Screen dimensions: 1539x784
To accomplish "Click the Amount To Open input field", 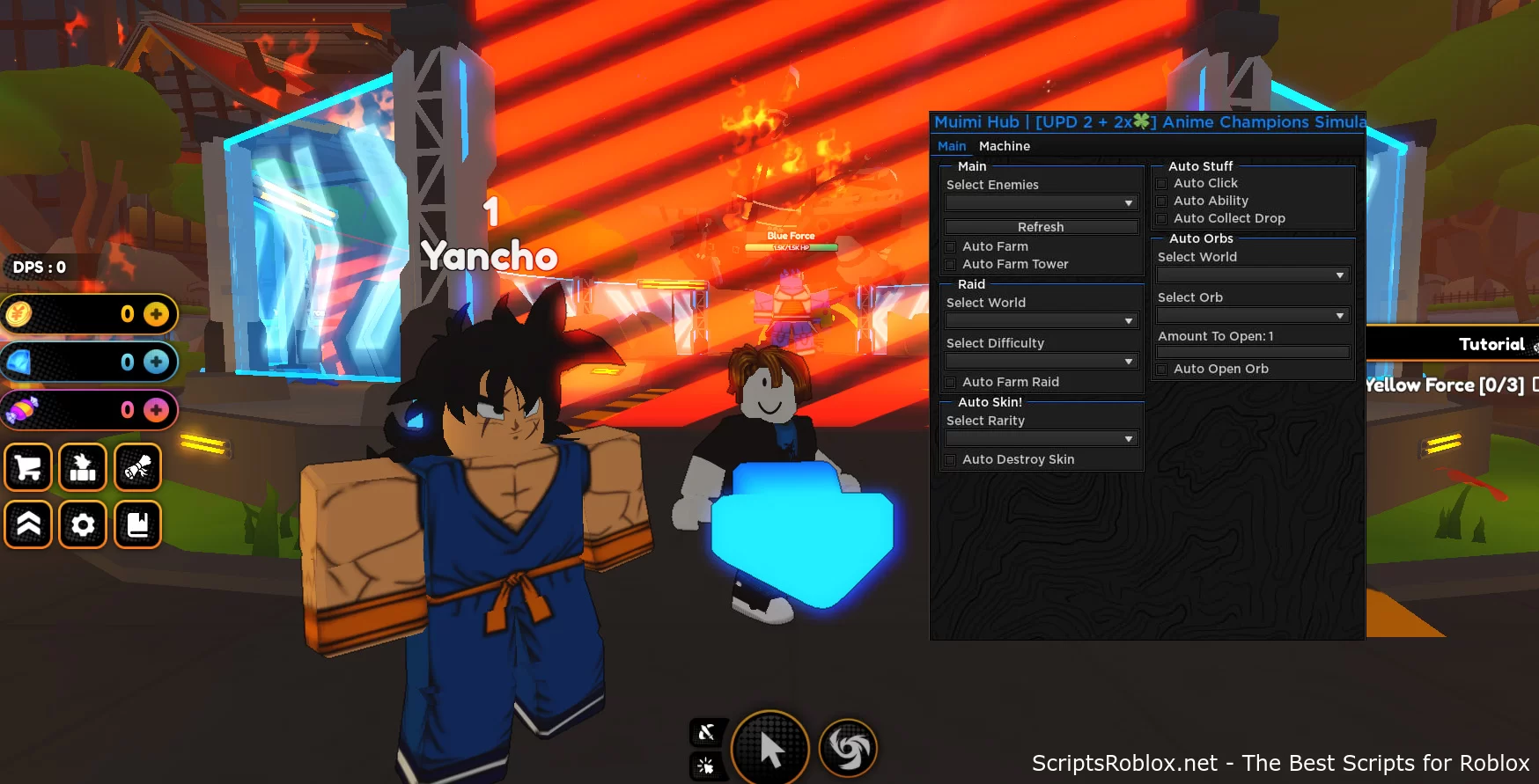I will (x=1252, y=351).
